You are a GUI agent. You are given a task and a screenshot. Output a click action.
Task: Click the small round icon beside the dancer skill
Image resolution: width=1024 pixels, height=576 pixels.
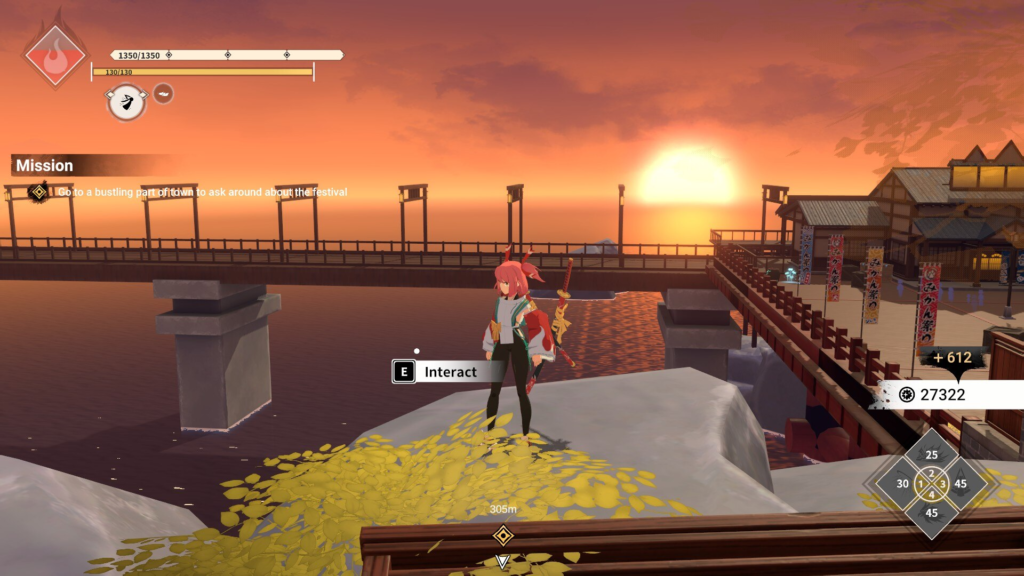163,94
